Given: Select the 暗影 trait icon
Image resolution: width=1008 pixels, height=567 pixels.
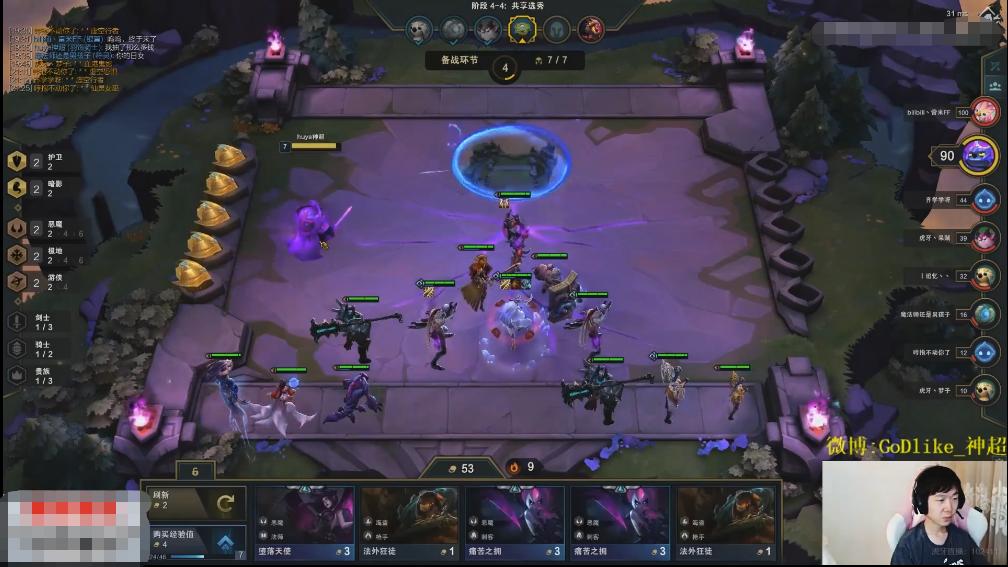Looking at the screenshot, I should [x=17, y=188].
